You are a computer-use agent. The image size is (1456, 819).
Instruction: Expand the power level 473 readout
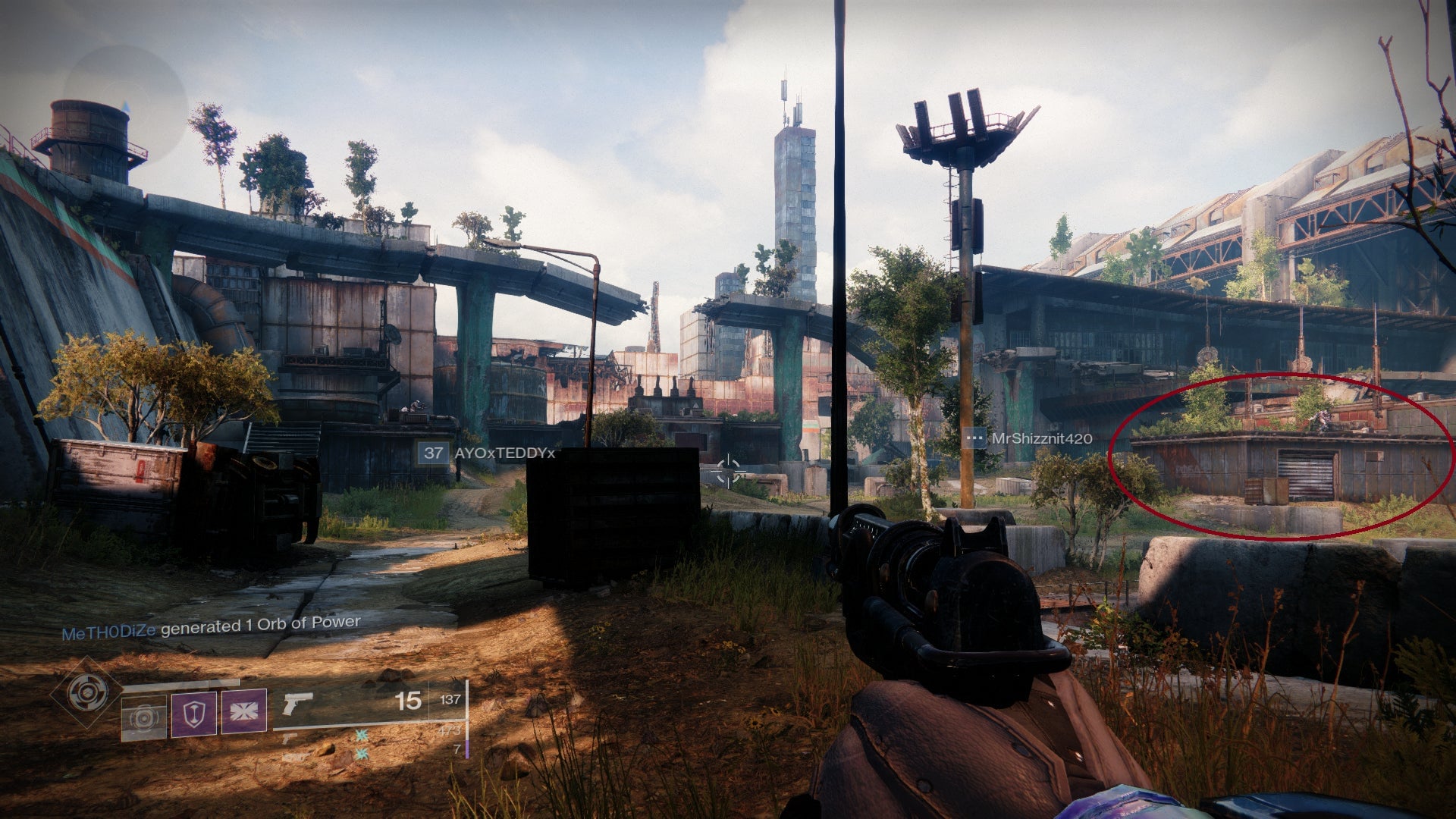(x=450, y=732)
